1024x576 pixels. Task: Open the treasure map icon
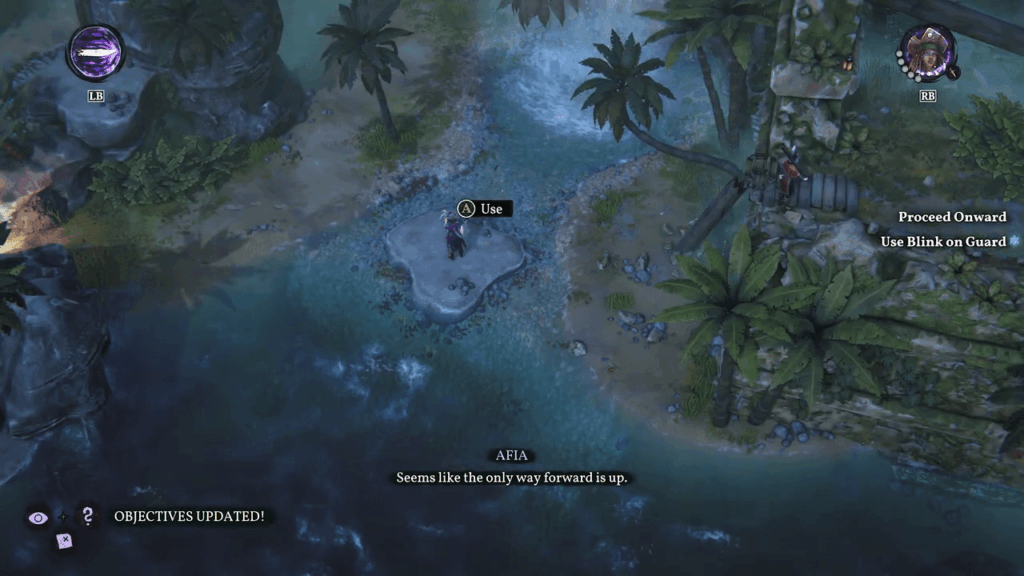[x=64, y=541]
